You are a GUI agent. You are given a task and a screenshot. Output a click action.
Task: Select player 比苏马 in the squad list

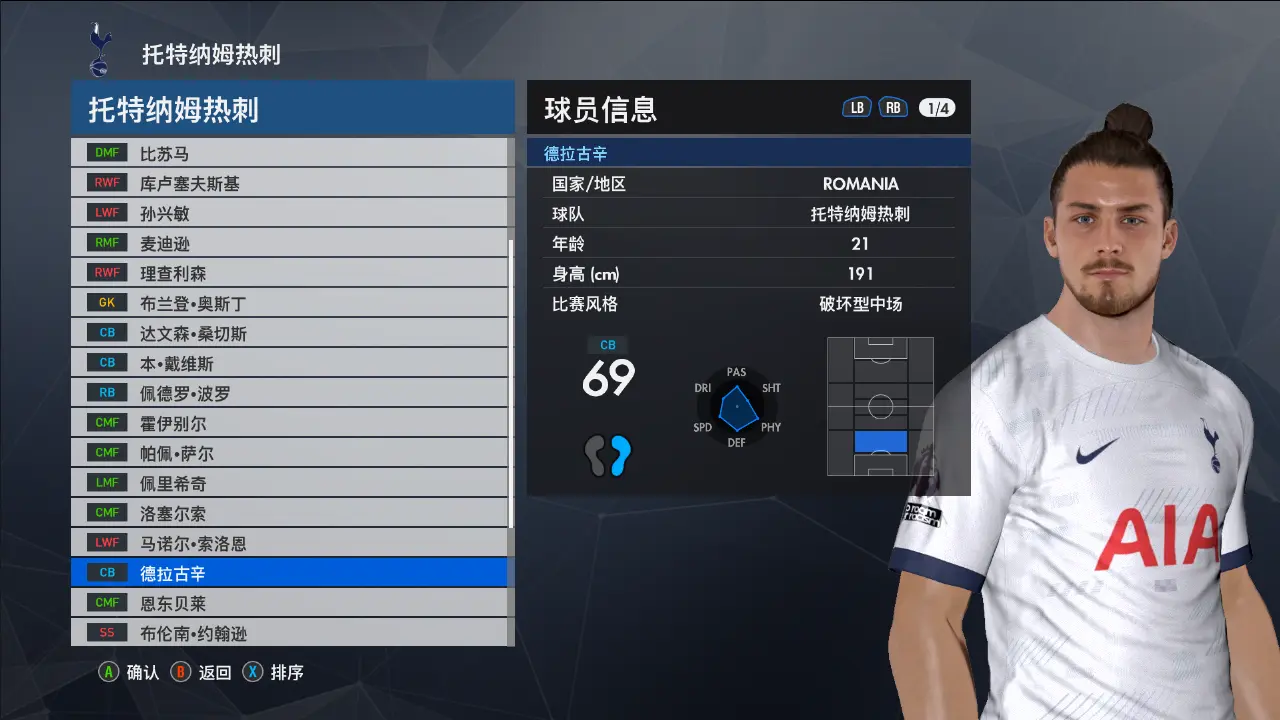[x=290, y=154]
